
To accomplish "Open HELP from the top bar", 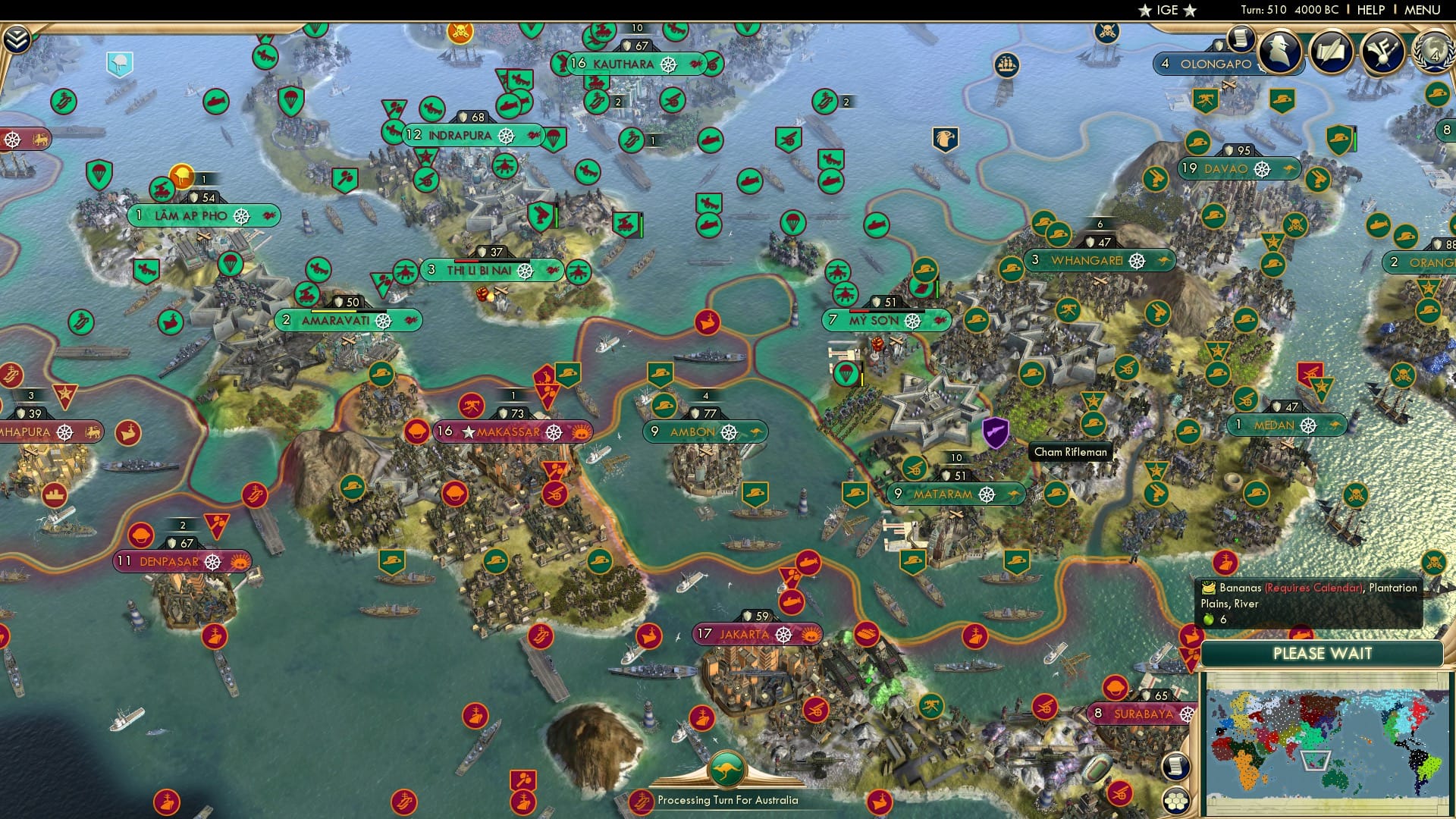I will (1371, 9).
